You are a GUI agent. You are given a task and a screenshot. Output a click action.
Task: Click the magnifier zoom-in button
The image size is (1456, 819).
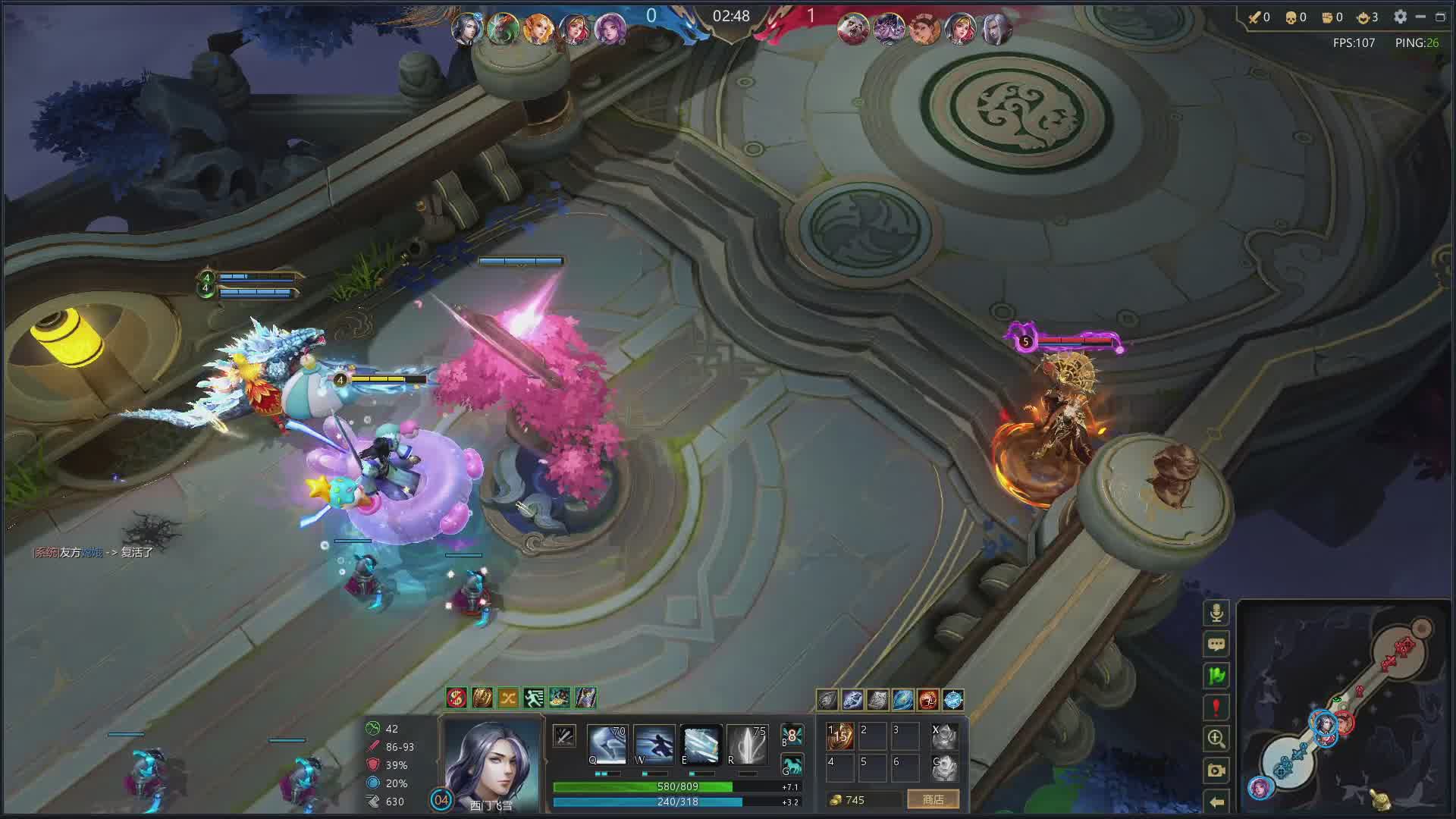pyautogui.click(x=1216, y=739)
